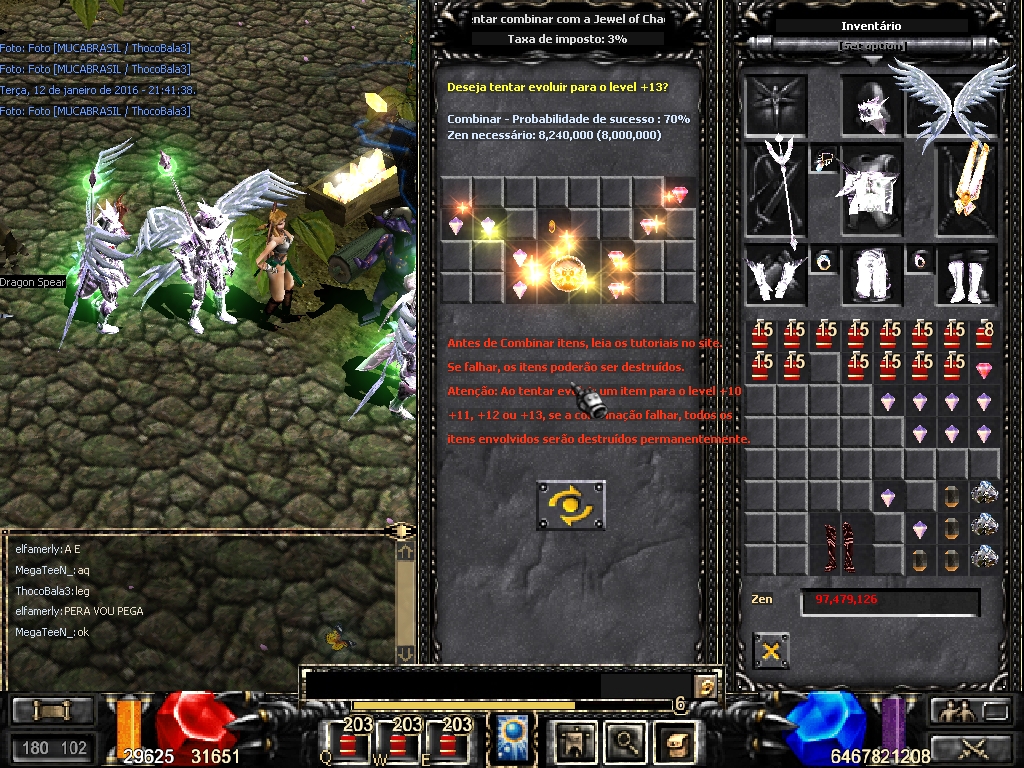Open the magnifying glass search button

click(626, 741)
